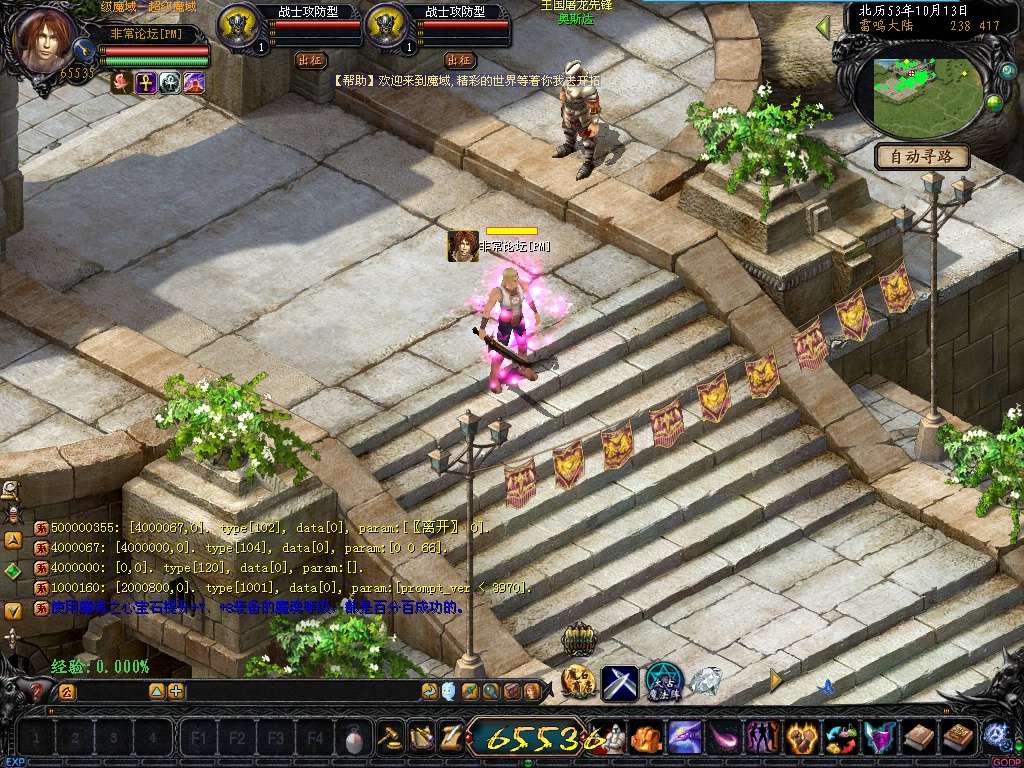Click the white diamond gem icon
The image size is (1024, 768).
coord(707,682)
